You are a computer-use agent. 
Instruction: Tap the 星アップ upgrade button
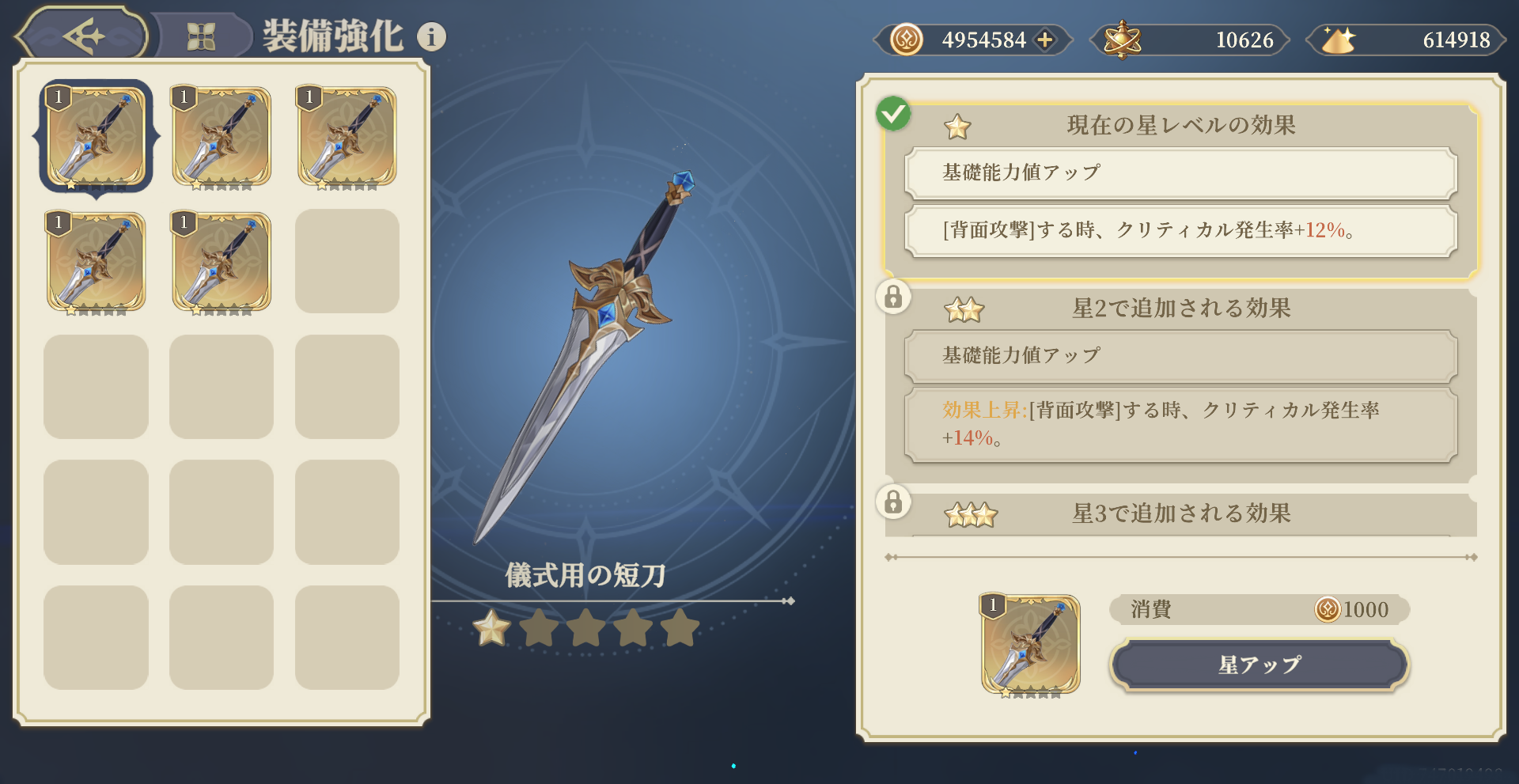1259,665
